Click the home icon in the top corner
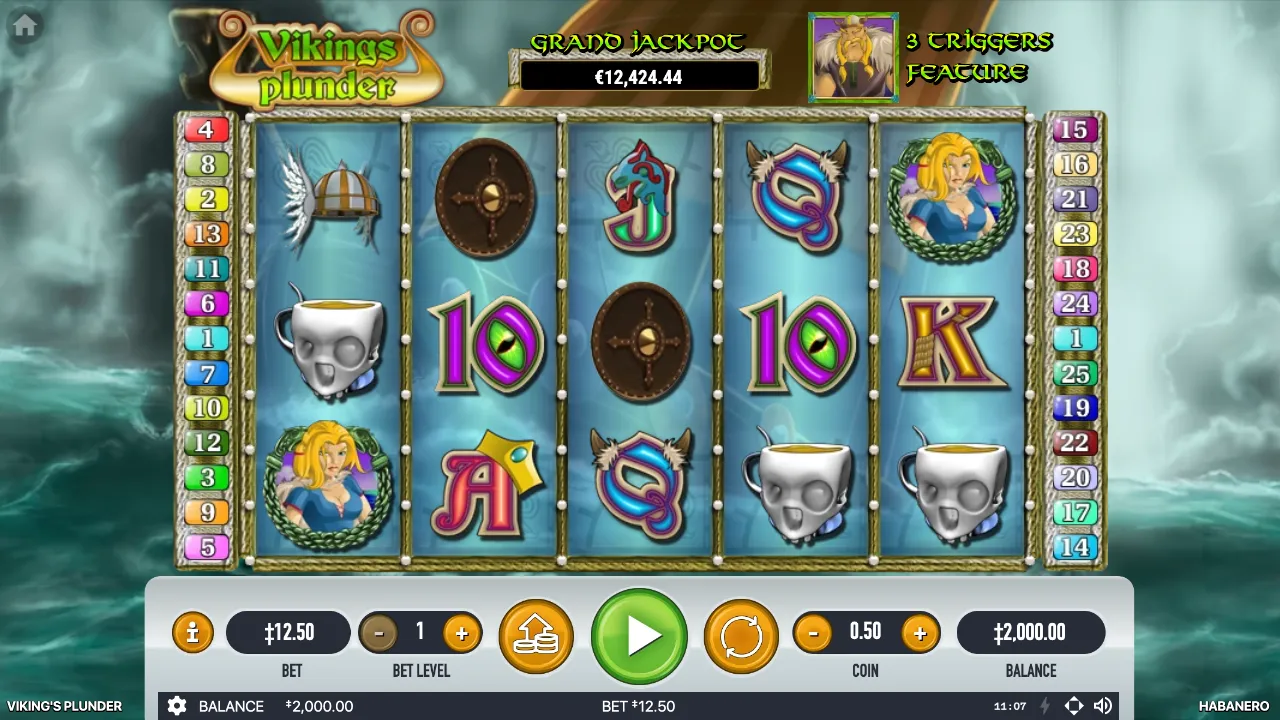The height and width of the screenshot is (720, 1280). (24, 25)
